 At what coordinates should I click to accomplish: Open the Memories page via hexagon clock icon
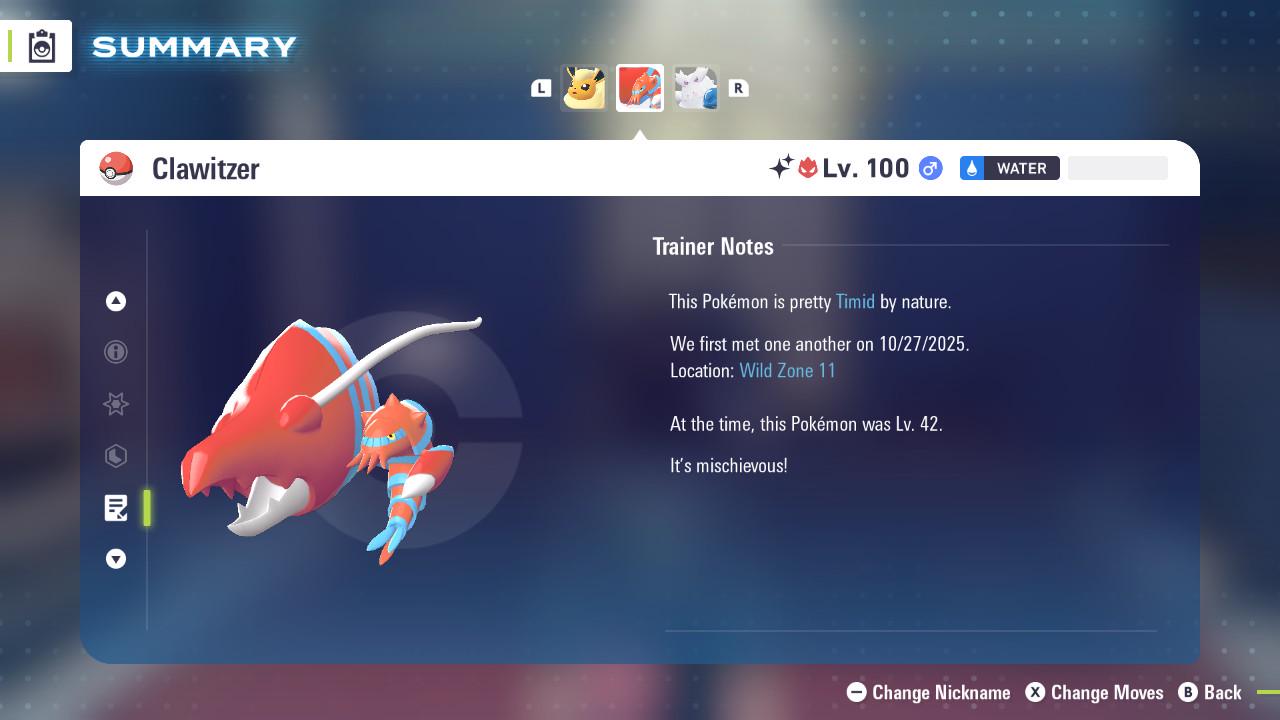click(x=116, y=456)
